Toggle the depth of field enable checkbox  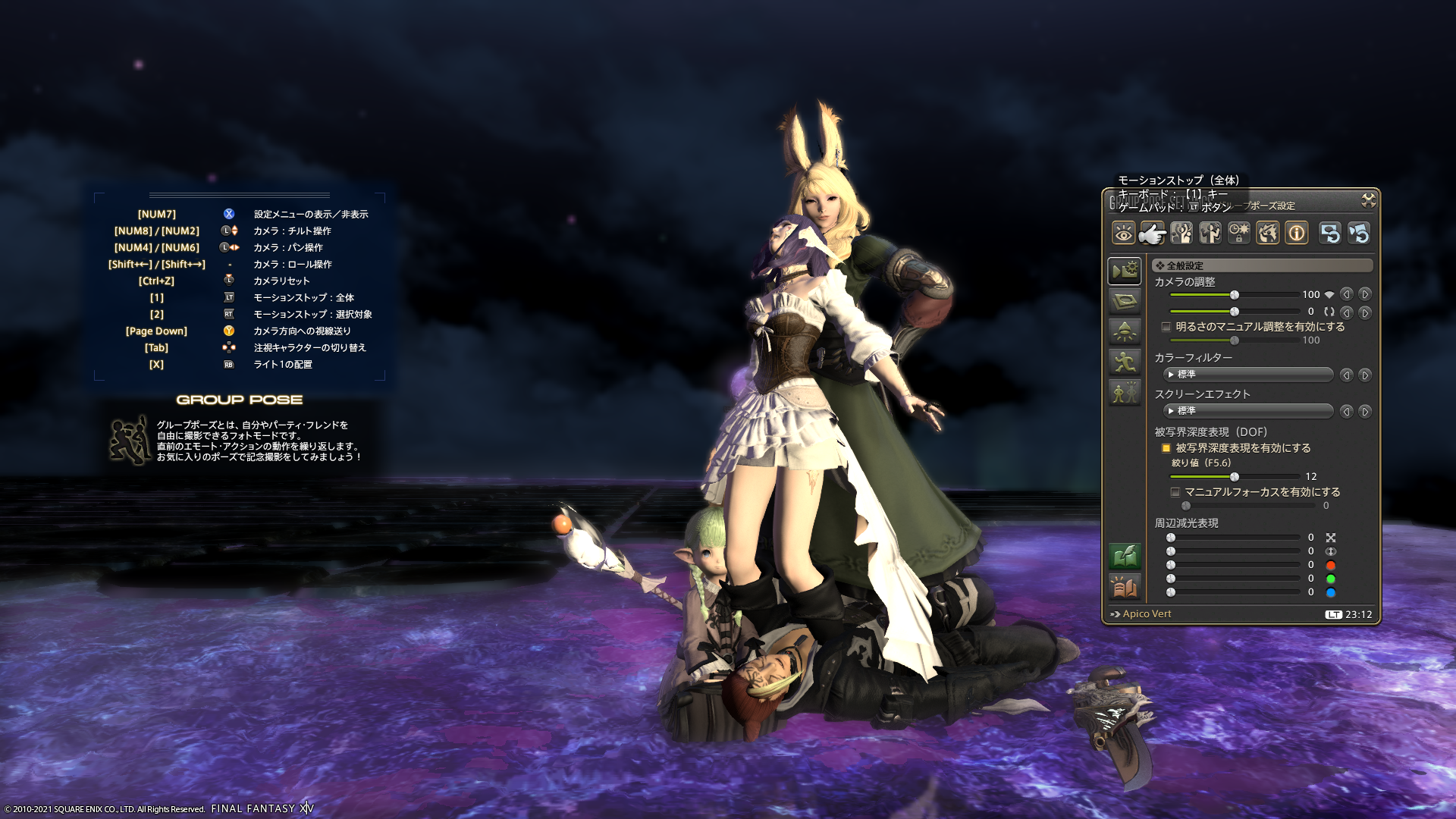1166,448
